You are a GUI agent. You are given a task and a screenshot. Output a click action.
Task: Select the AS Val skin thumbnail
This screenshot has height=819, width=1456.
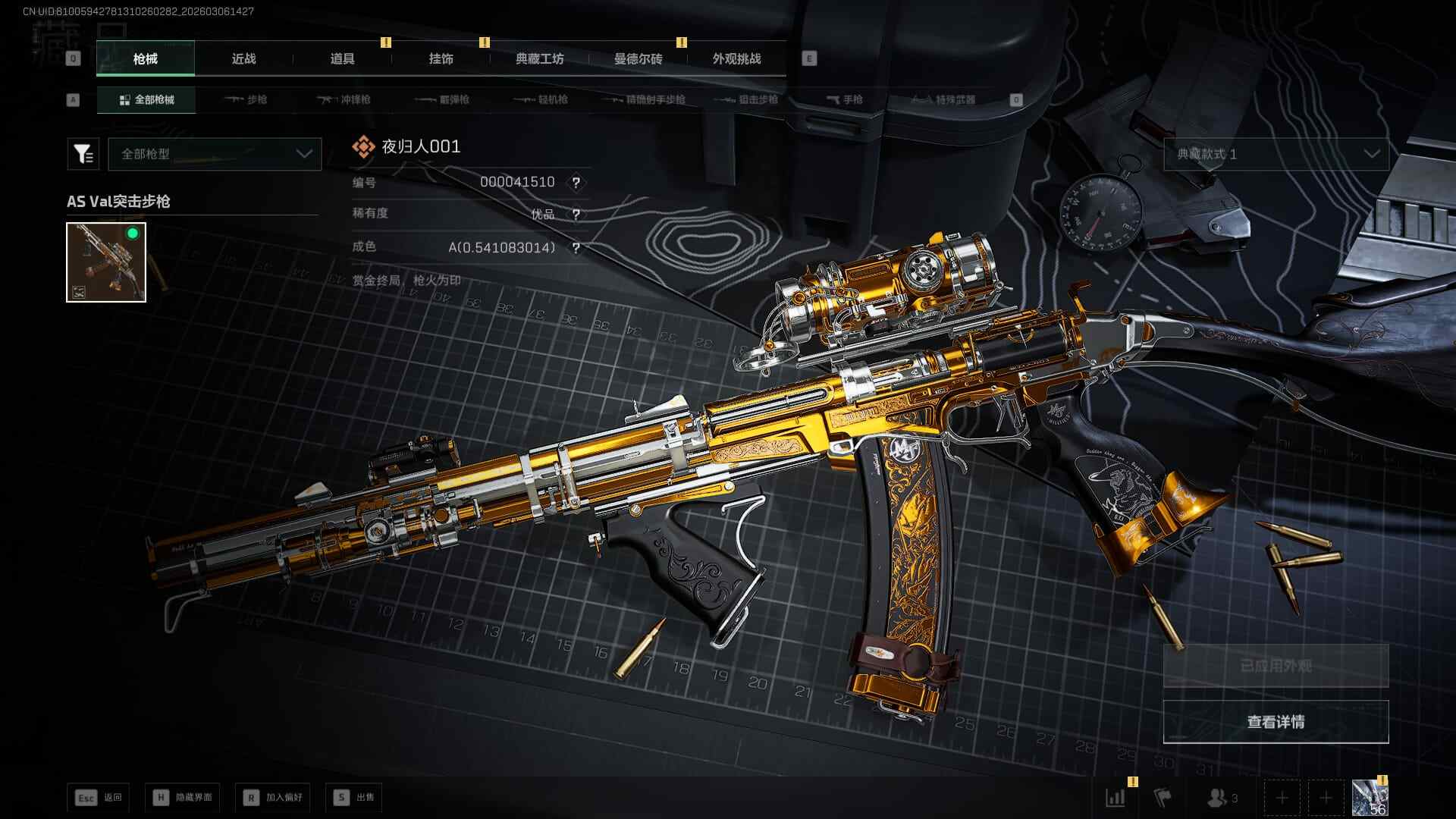click(x=106, y=262)
